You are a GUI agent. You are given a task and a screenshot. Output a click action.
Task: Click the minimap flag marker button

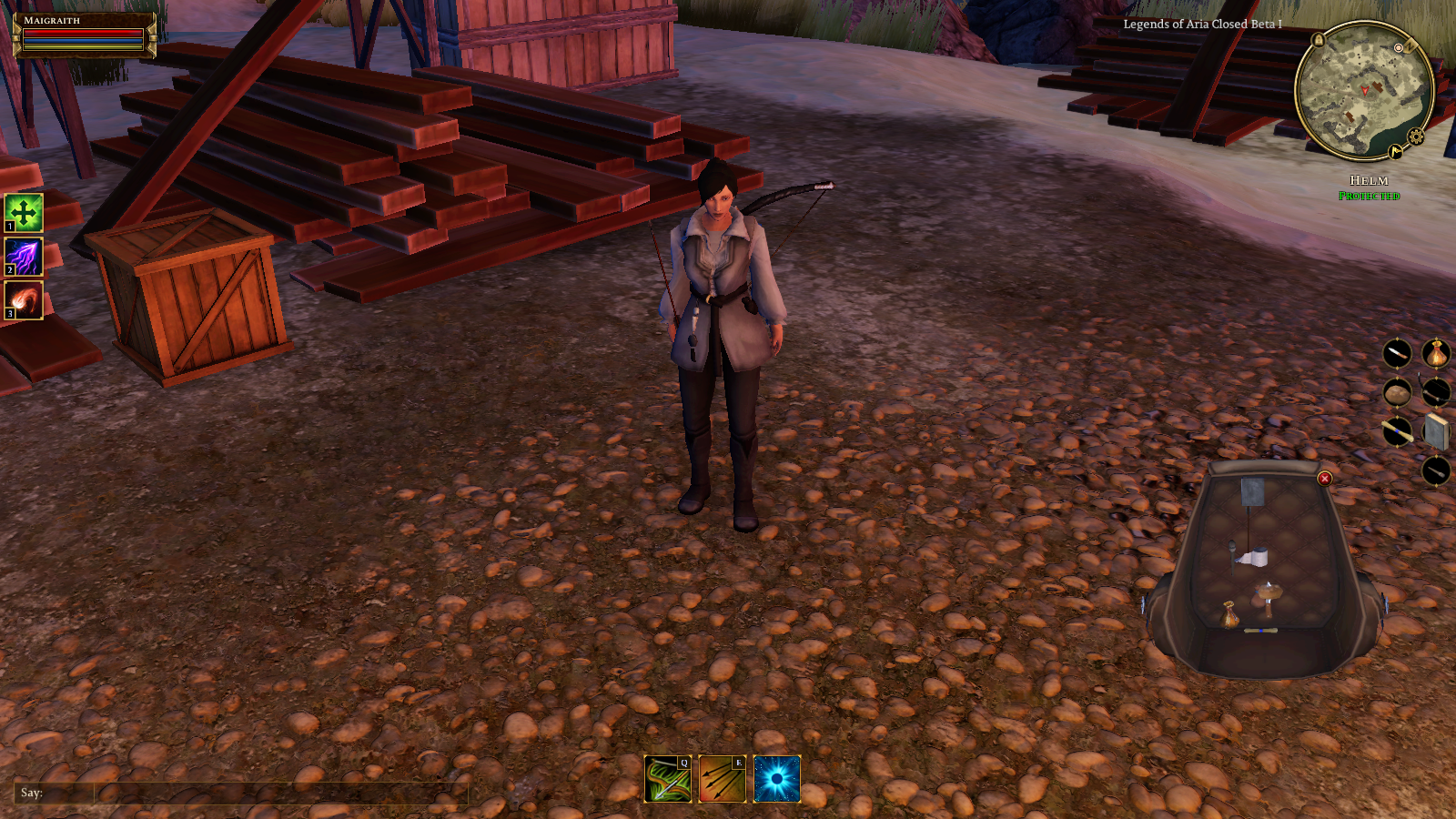click(1395, 152)
